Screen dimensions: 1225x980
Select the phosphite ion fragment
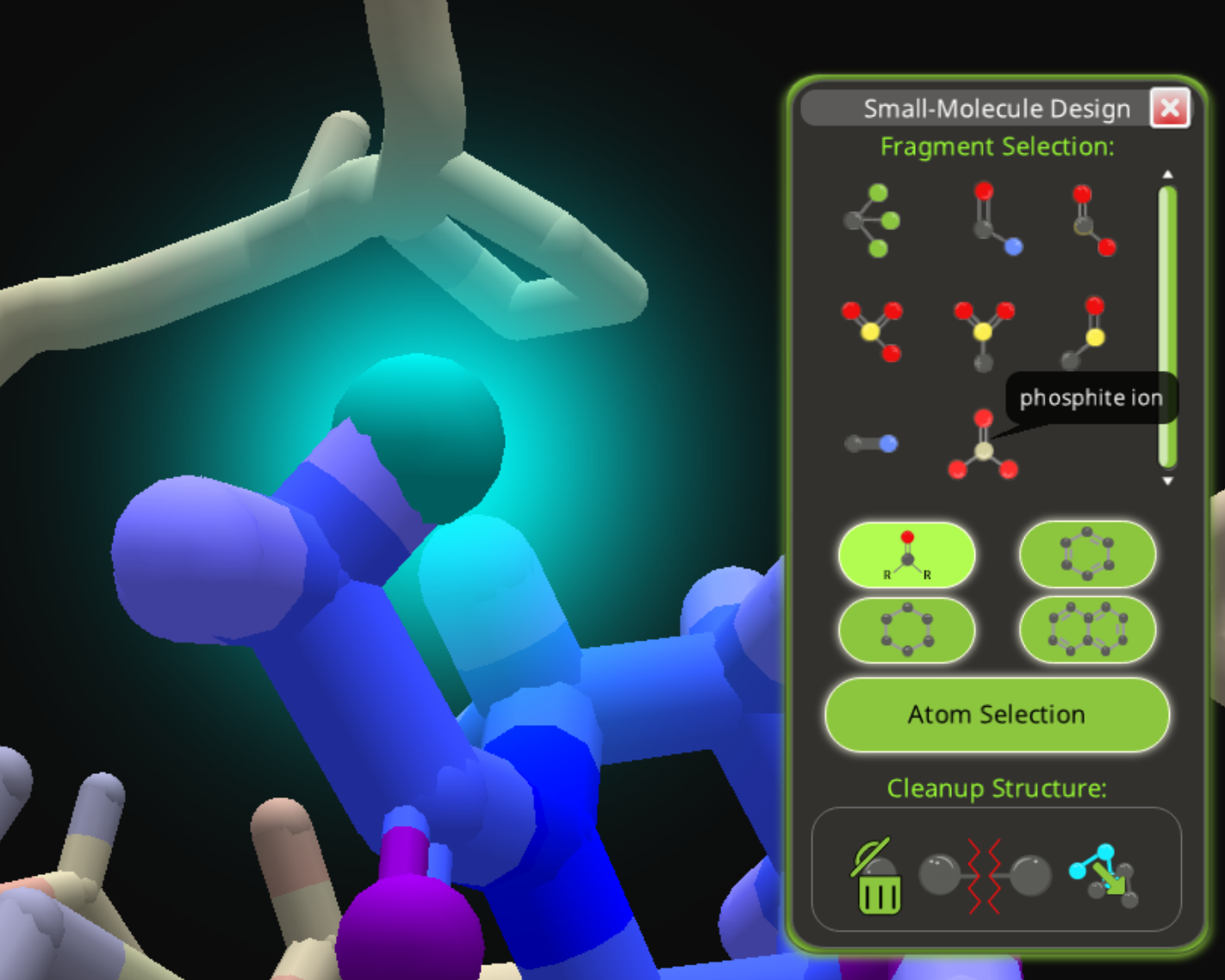tap(983, 446)
